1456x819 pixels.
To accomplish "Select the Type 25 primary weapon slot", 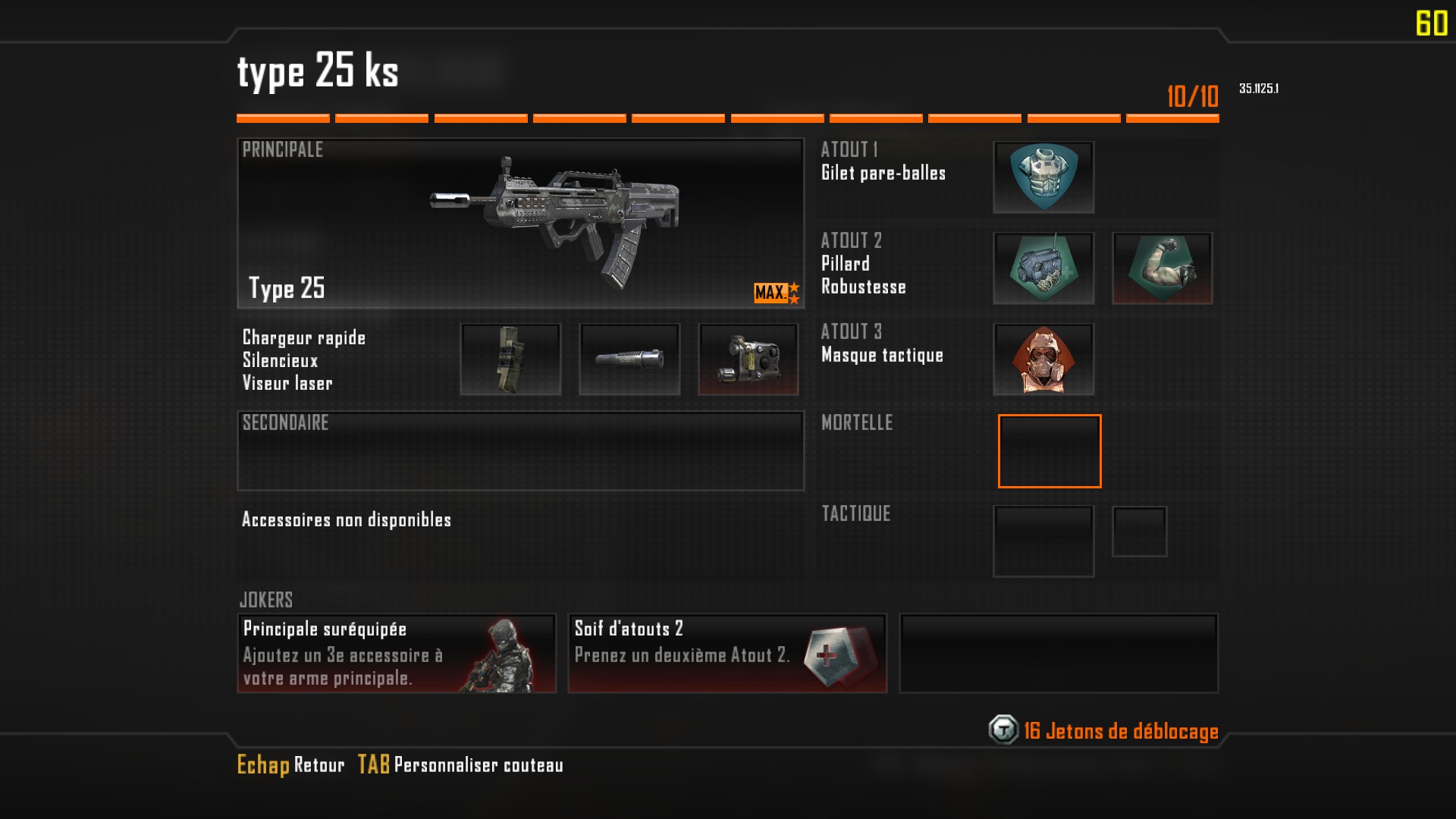I will point(520,223).
